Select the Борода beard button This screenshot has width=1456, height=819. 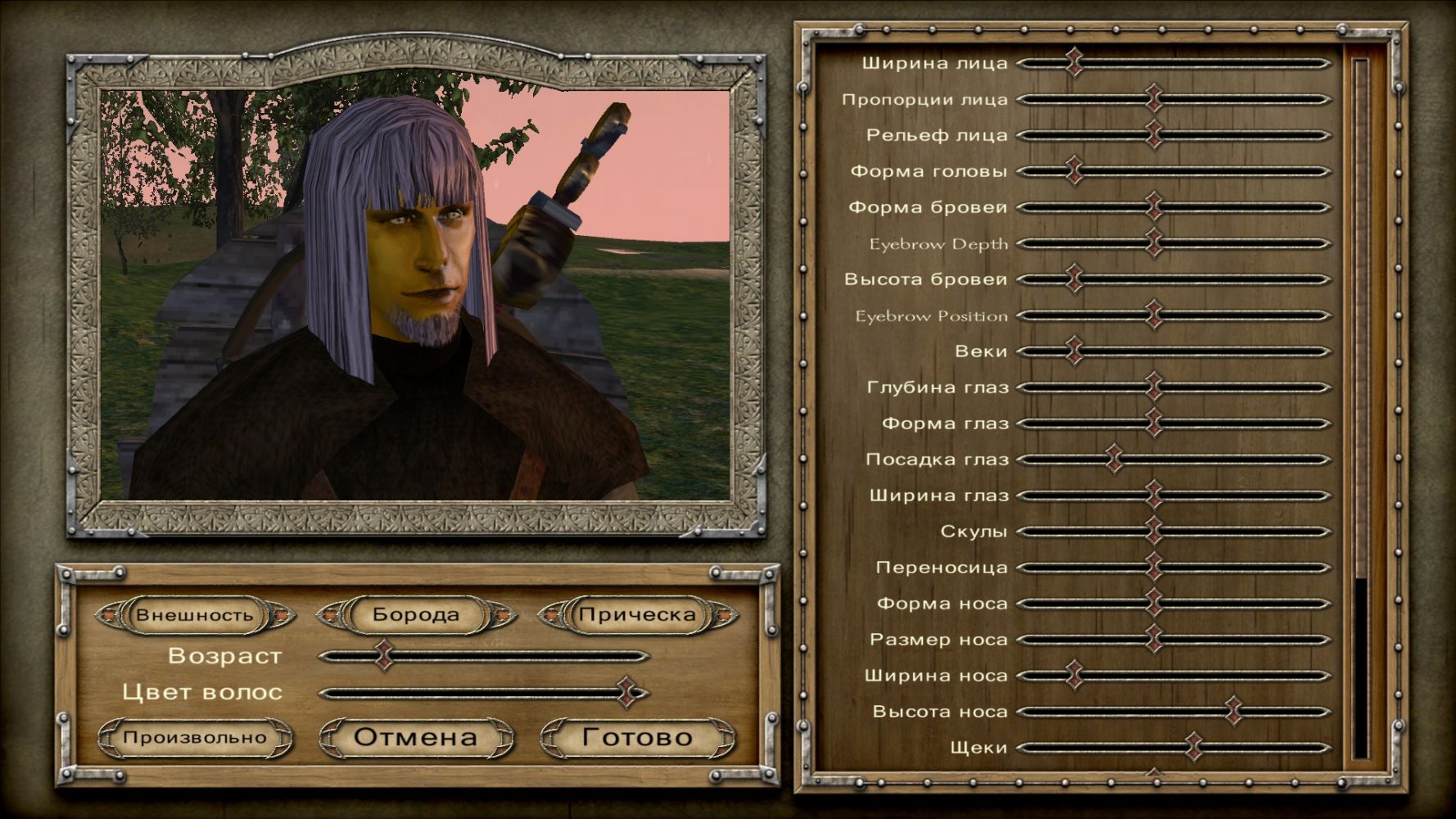[416, 615]
